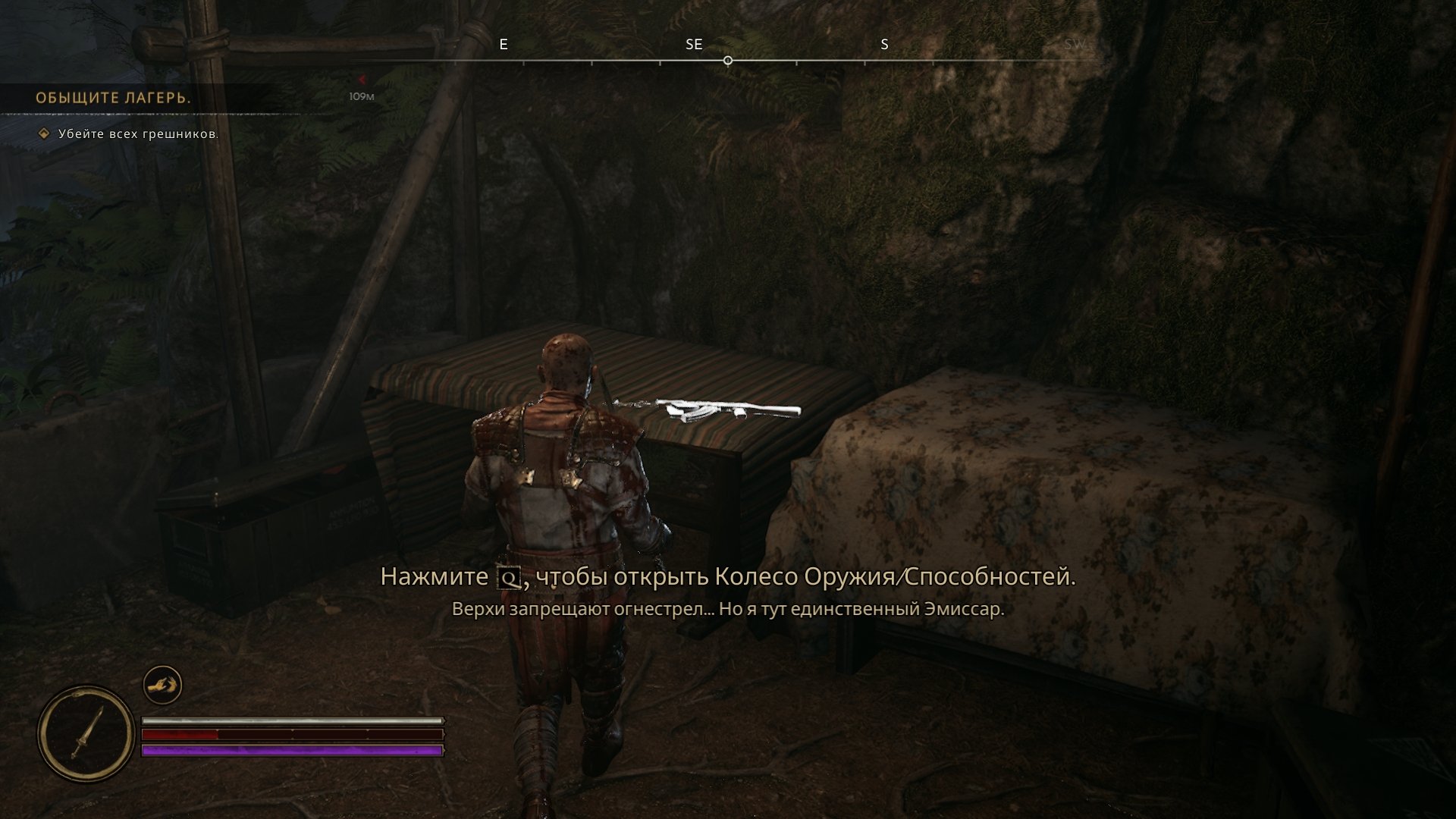Activate the hand ability icon above the bars
The image size is (1456, 819).
pyautogui.click(x=162, y=686)
